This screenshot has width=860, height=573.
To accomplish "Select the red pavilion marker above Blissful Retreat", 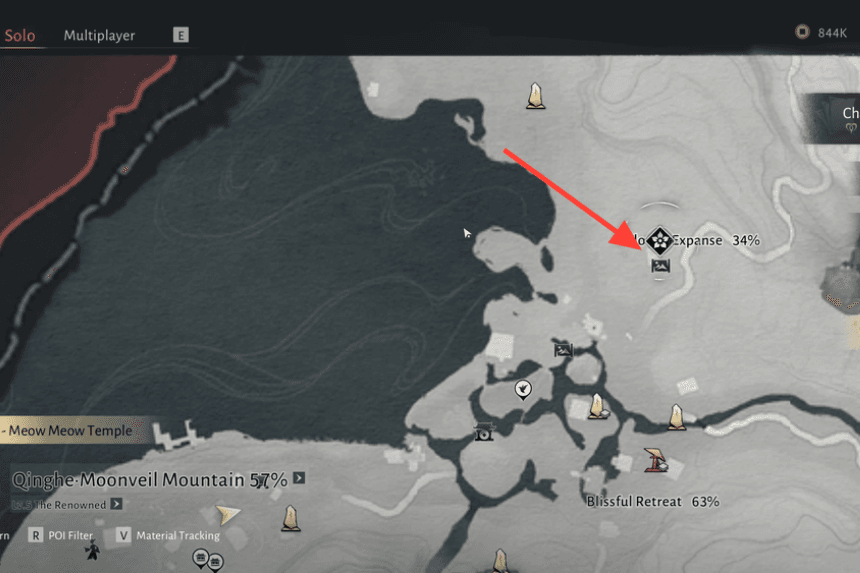I will (x=656, y=459).
